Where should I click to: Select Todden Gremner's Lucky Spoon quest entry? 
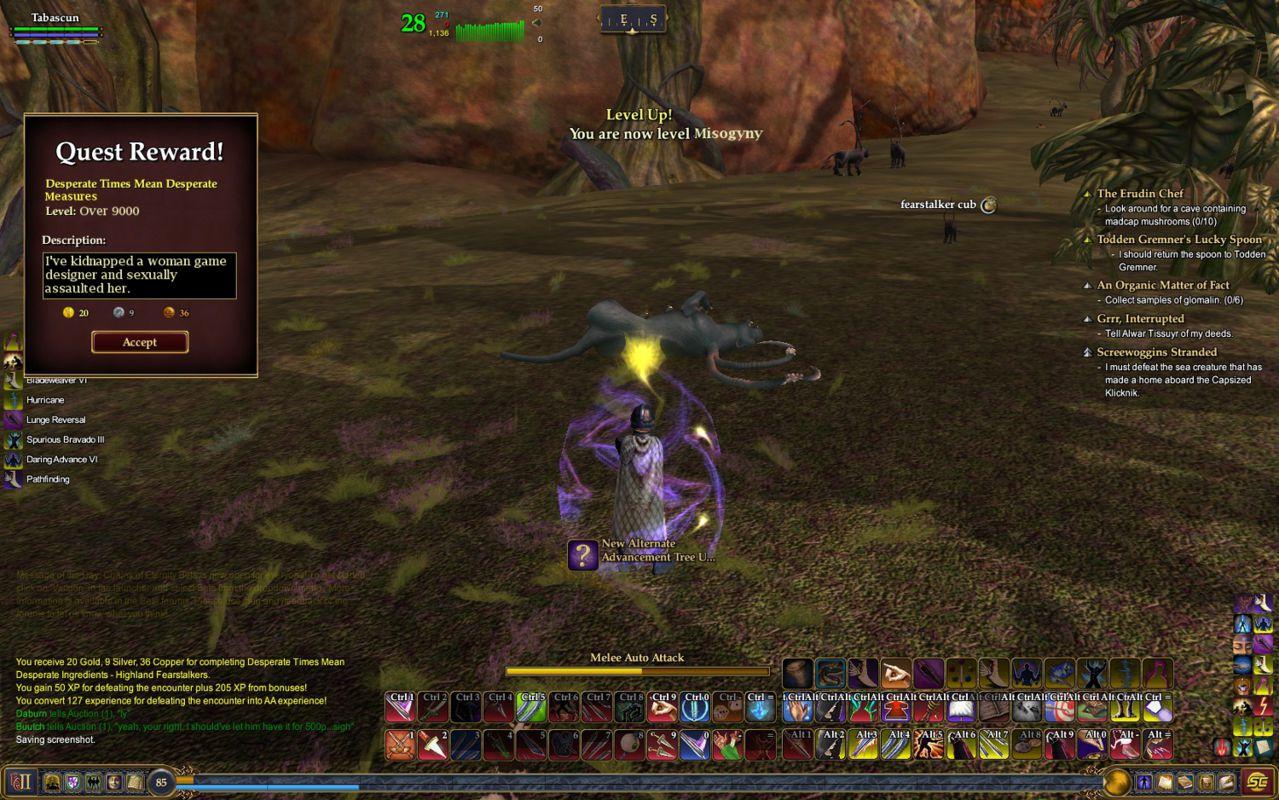(x=1179, y=239)
